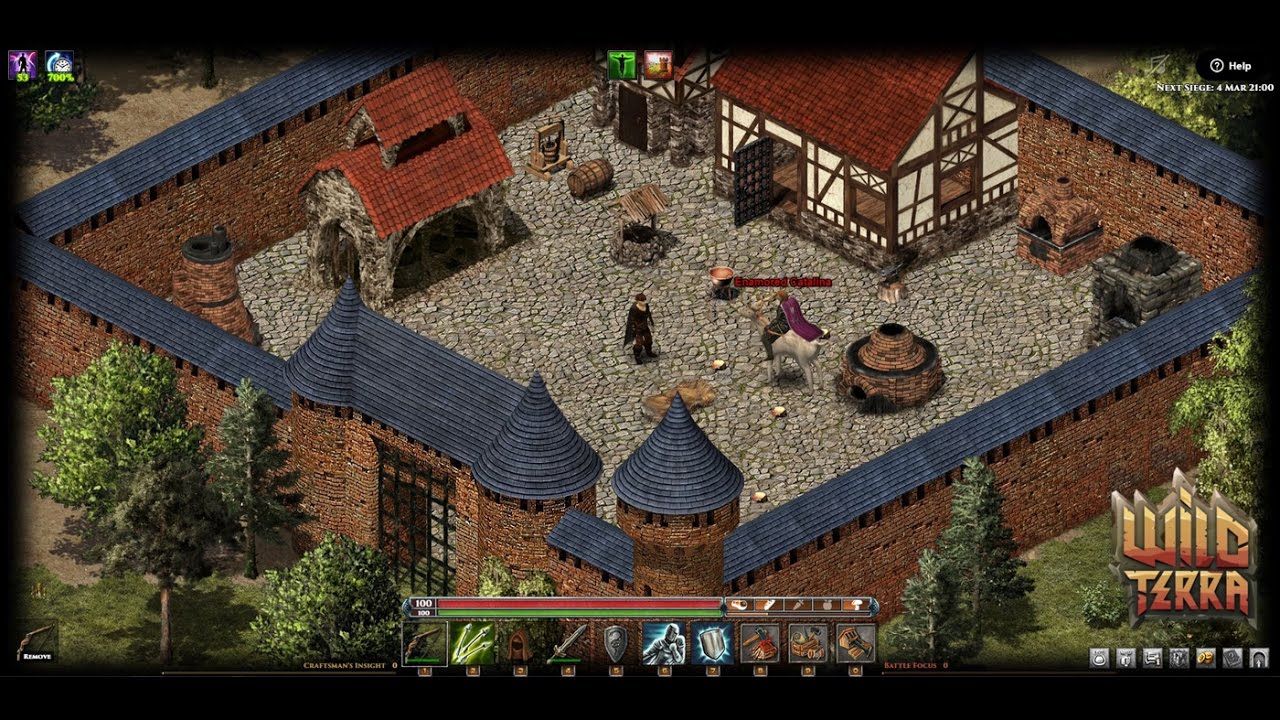Activate the triple arrow shot ability

[x=472, y=644]
